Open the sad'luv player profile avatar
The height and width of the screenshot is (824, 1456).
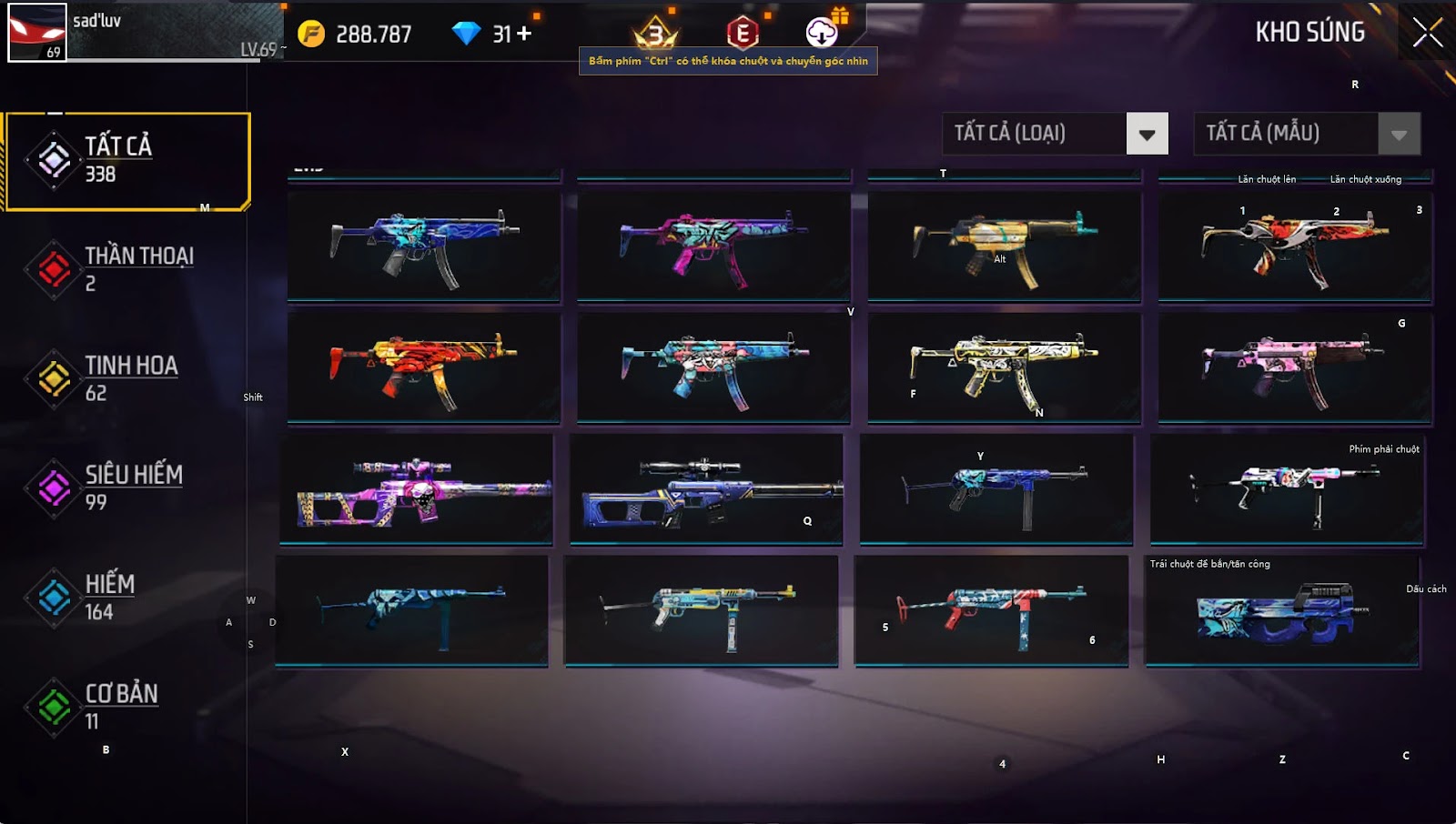coord(37,33)
